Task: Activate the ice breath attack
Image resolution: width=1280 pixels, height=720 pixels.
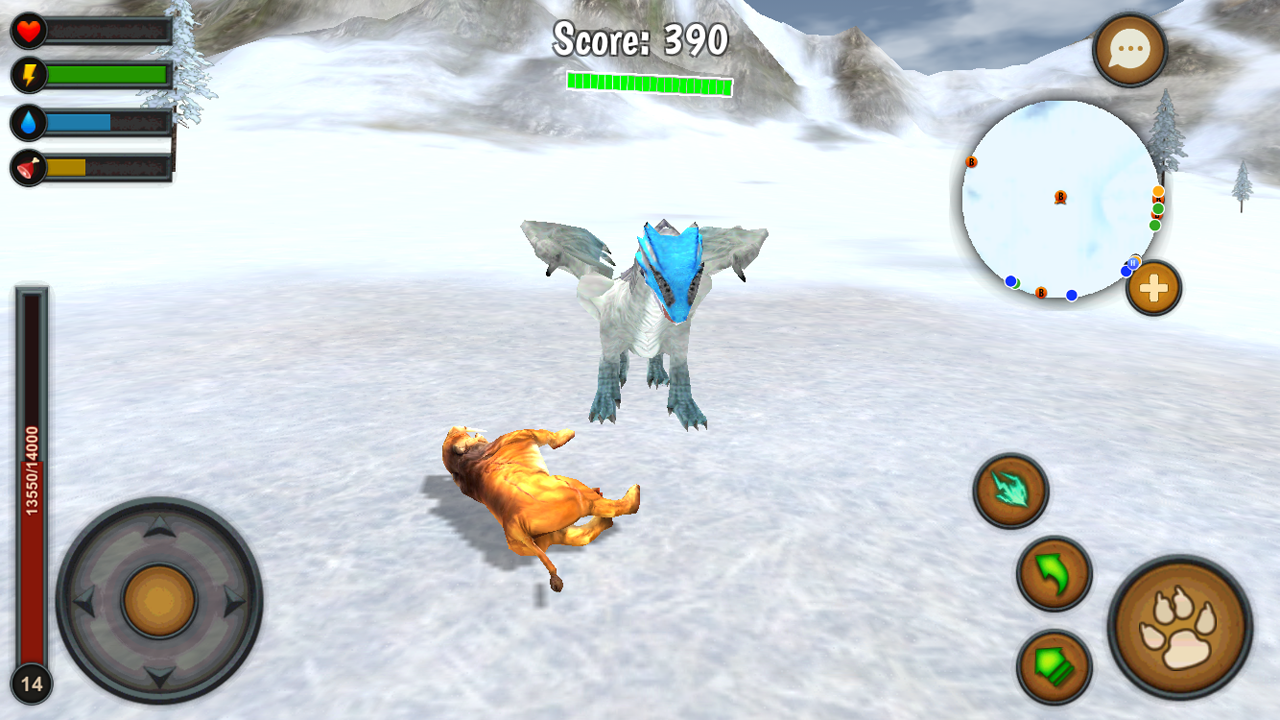Action: 1011,489
